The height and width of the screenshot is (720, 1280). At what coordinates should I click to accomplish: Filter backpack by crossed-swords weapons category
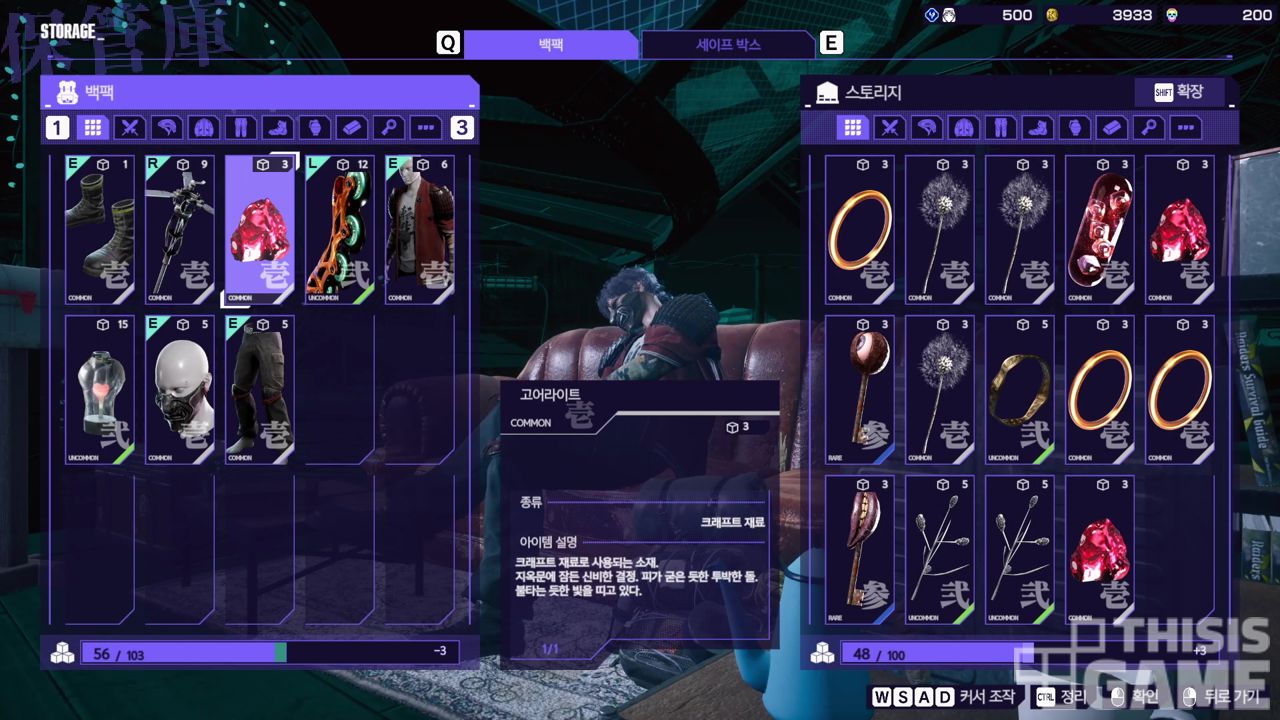[130, 128]
